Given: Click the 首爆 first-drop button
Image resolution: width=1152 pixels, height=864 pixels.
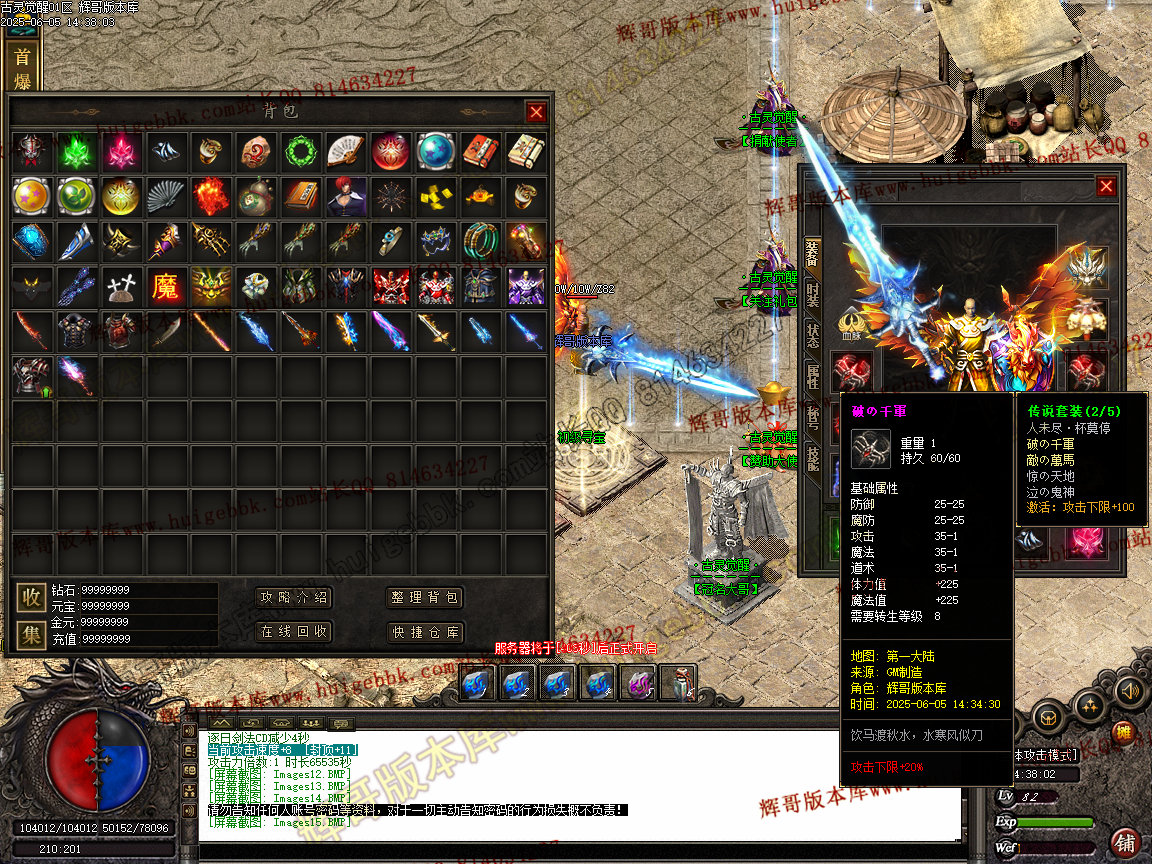Looking at the screenshot, I should [x=21, y=68].
